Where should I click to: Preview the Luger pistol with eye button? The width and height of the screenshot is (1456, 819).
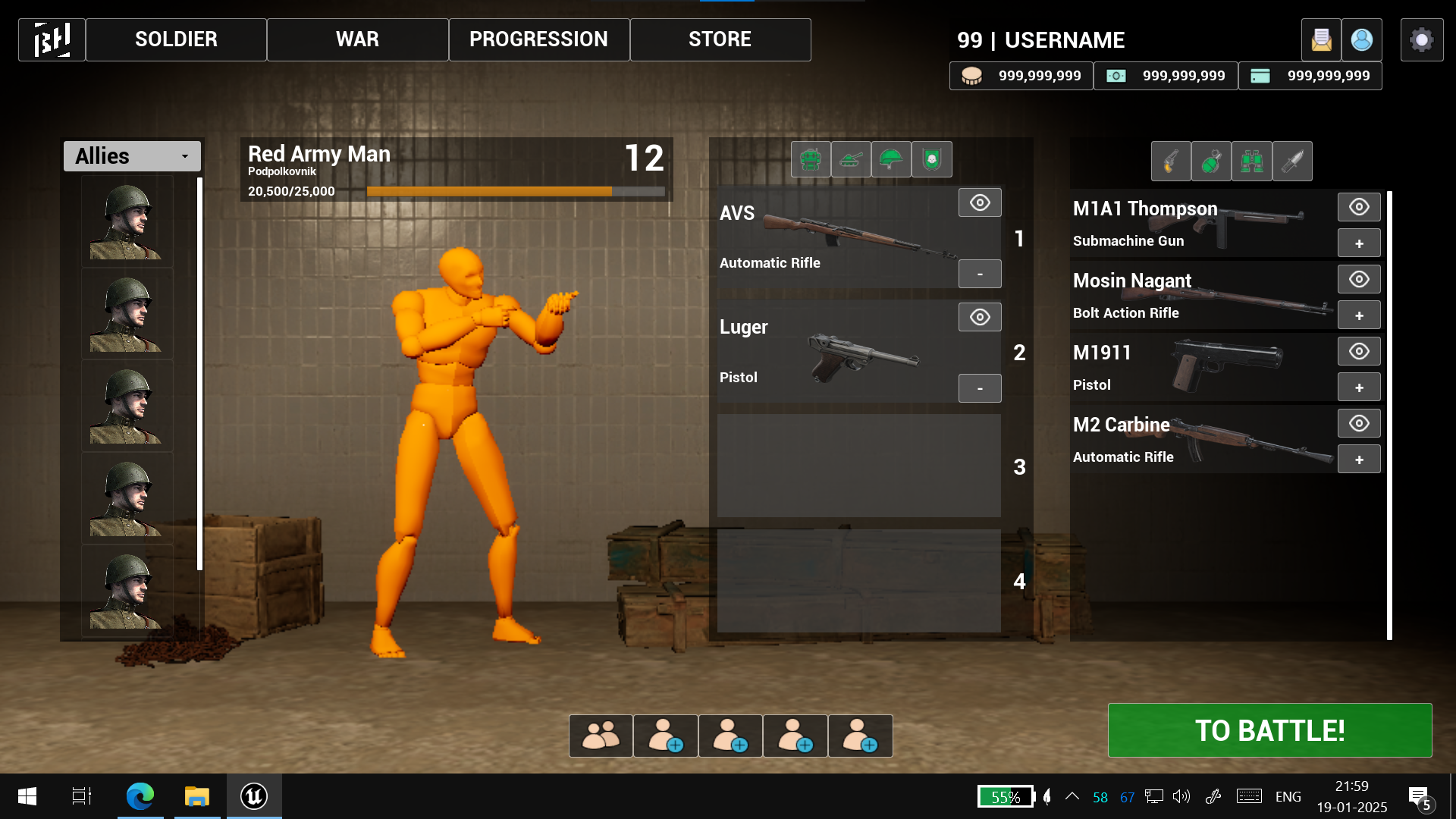(x=980, y=317)
